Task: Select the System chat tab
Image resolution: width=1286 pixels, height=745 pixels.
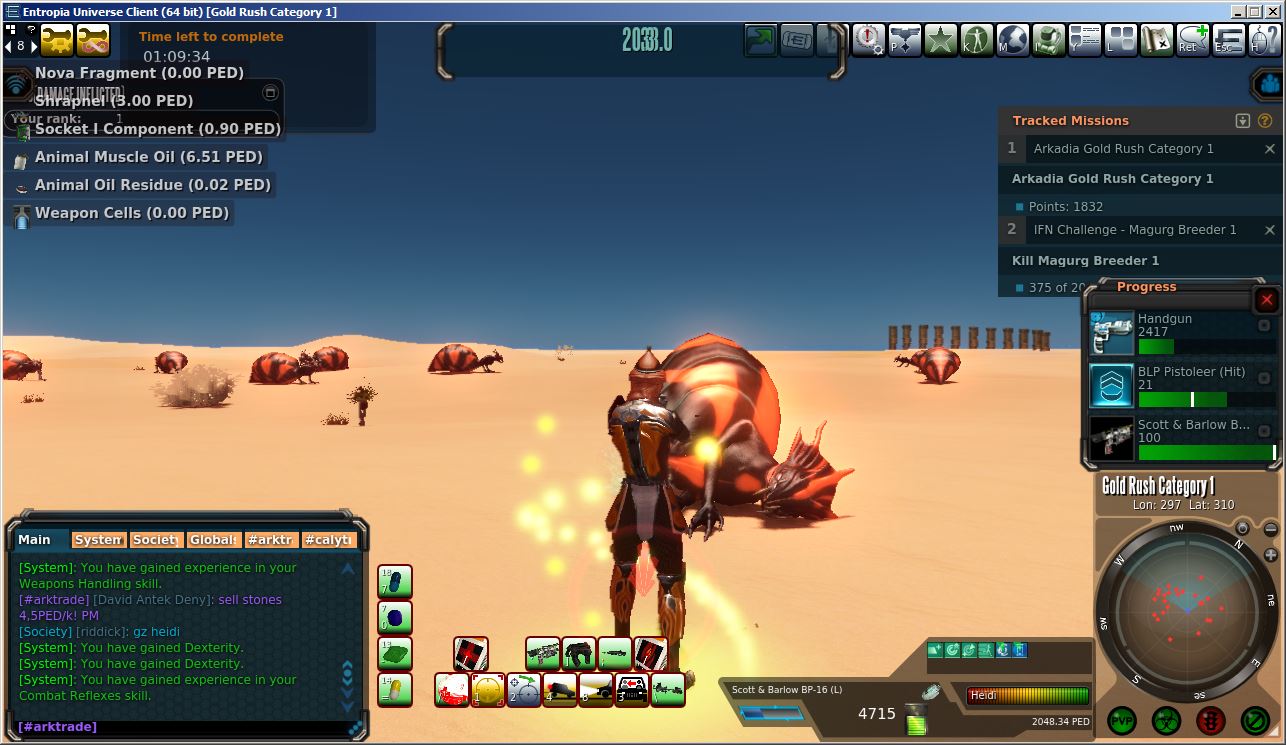Action: [x=98, y=540]
